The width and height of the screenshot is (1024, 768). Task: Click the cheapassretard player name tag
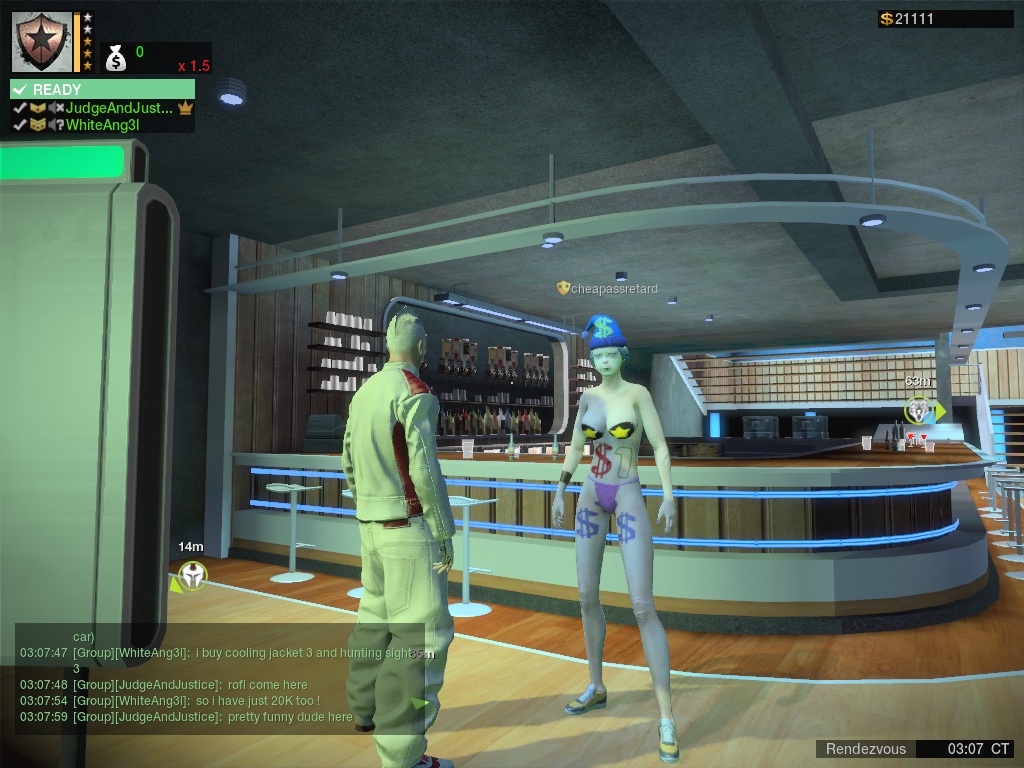pos(608,289)
